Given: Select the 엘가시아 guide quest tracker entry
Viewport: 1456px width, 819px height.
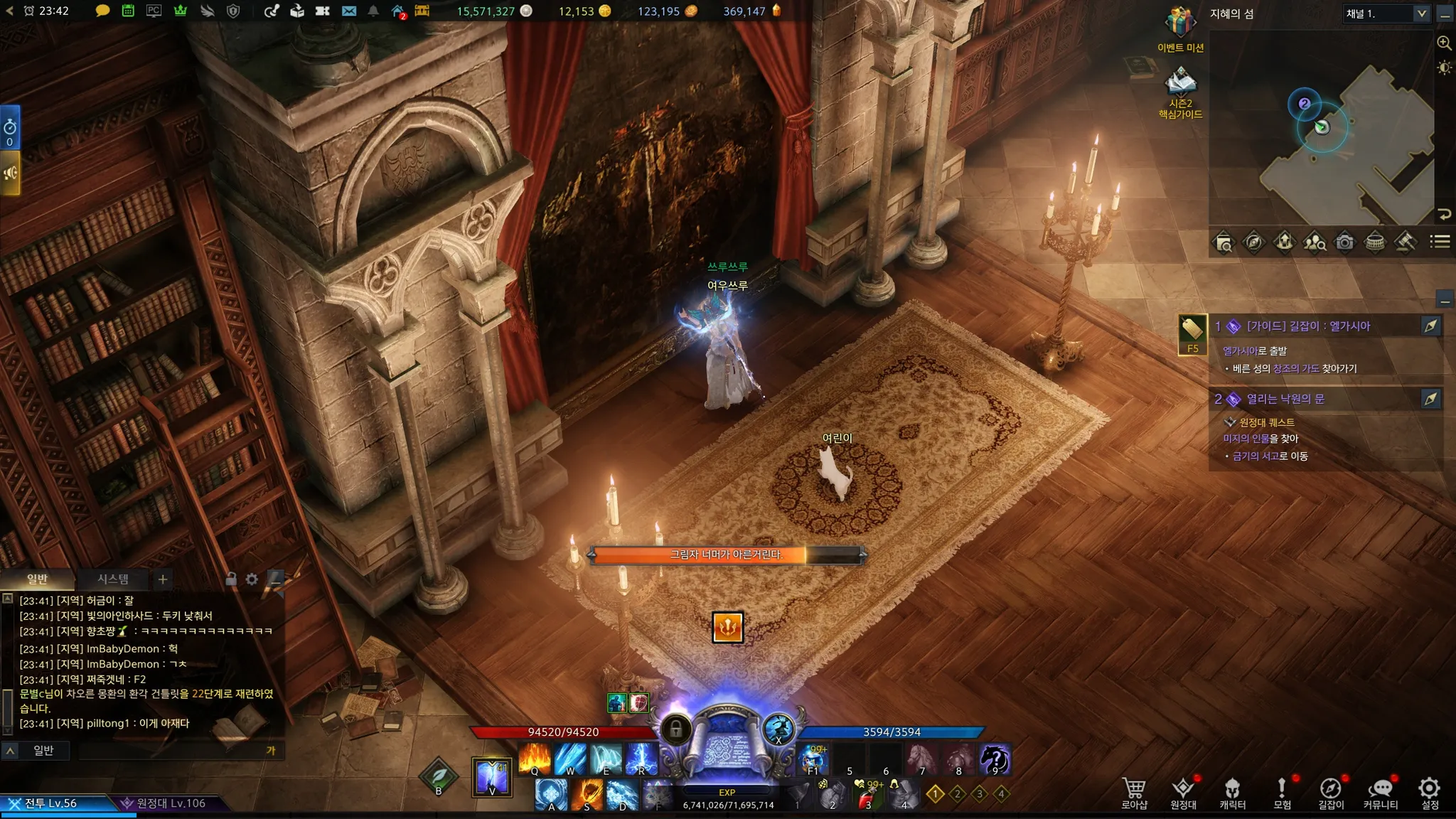Looking at the screenshot, I should point(1308,326).
